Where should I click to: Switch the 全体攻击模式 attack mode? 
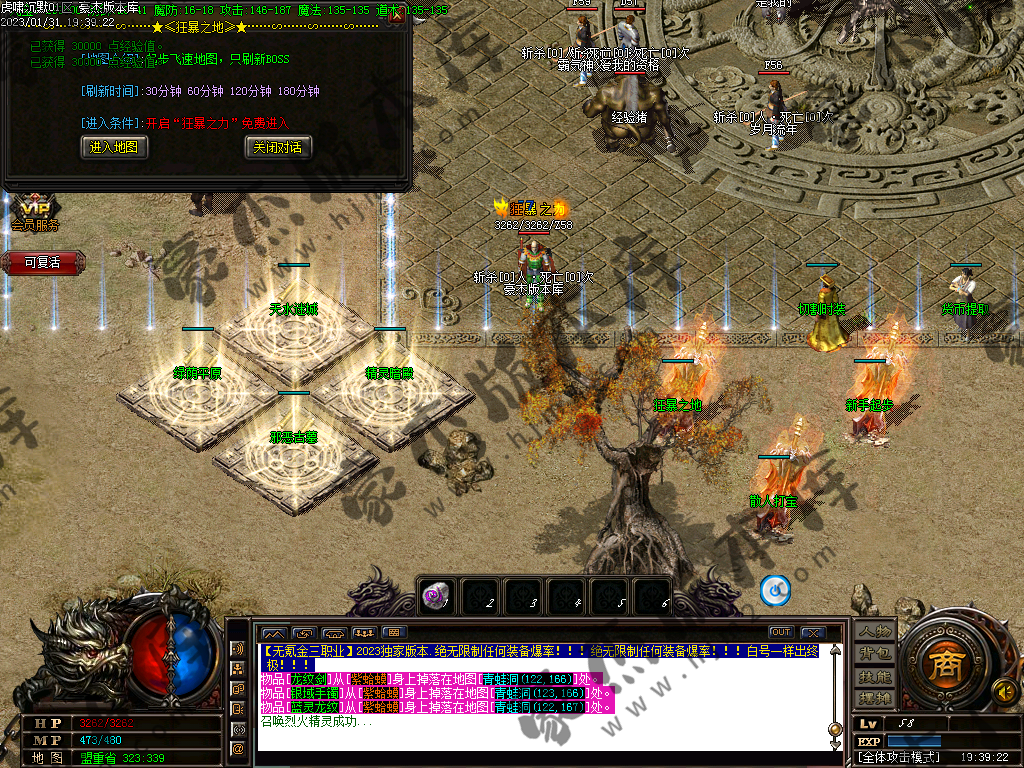tap(900, 757)
